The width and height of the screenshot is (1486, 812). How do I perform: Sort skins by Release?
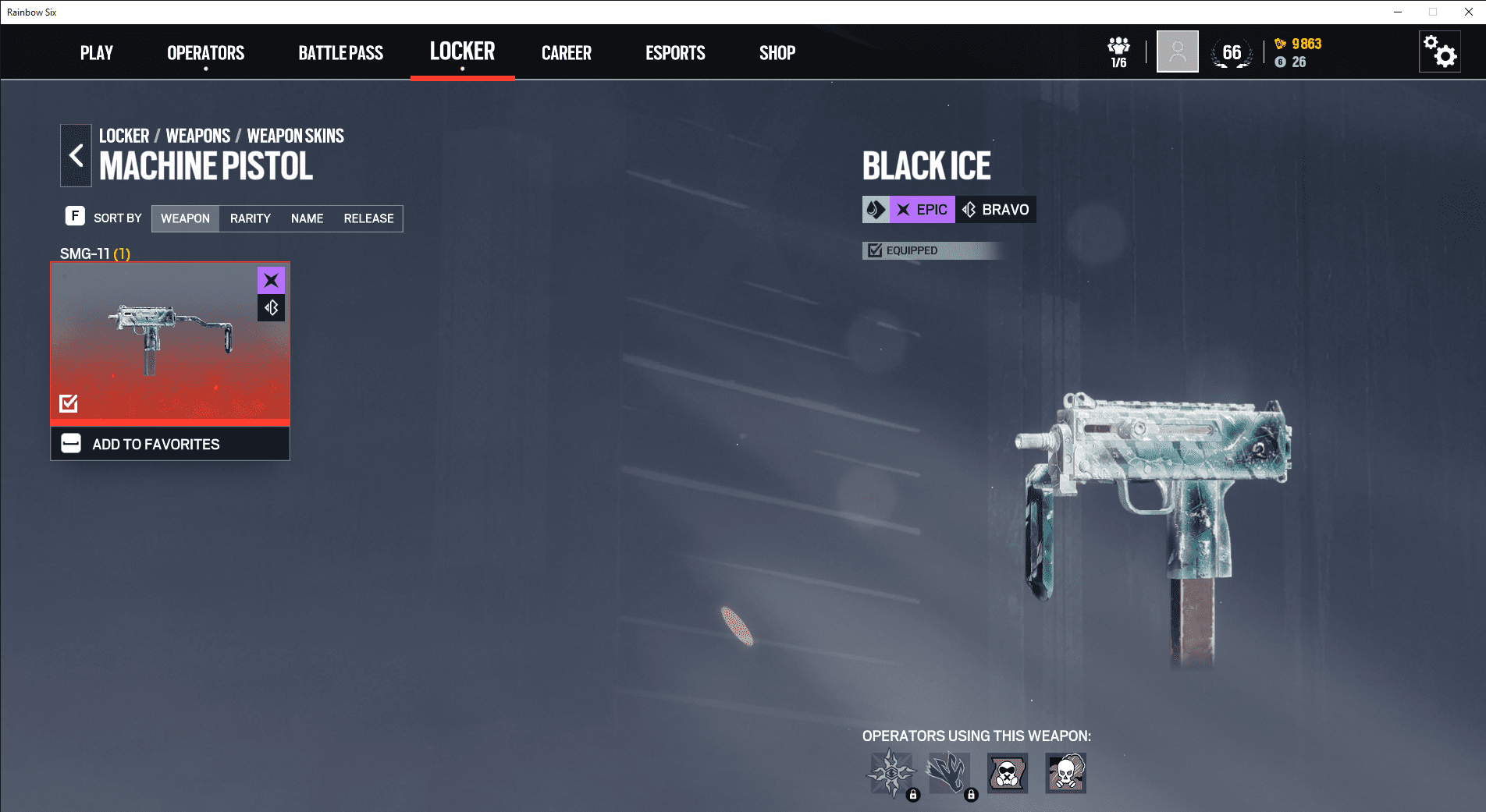(x=368, y=218)
